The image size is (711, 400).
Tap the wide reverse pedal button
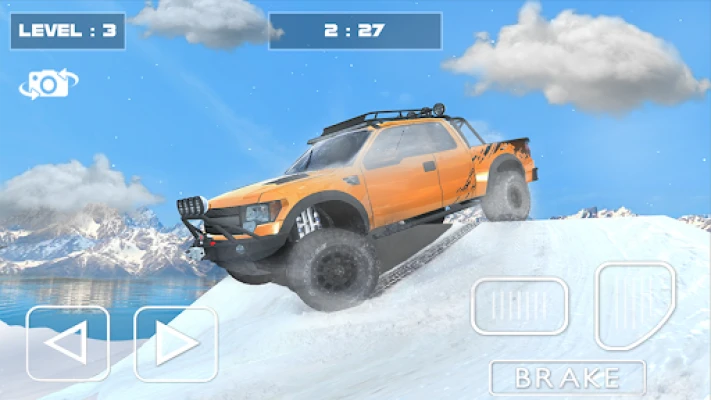520,306
